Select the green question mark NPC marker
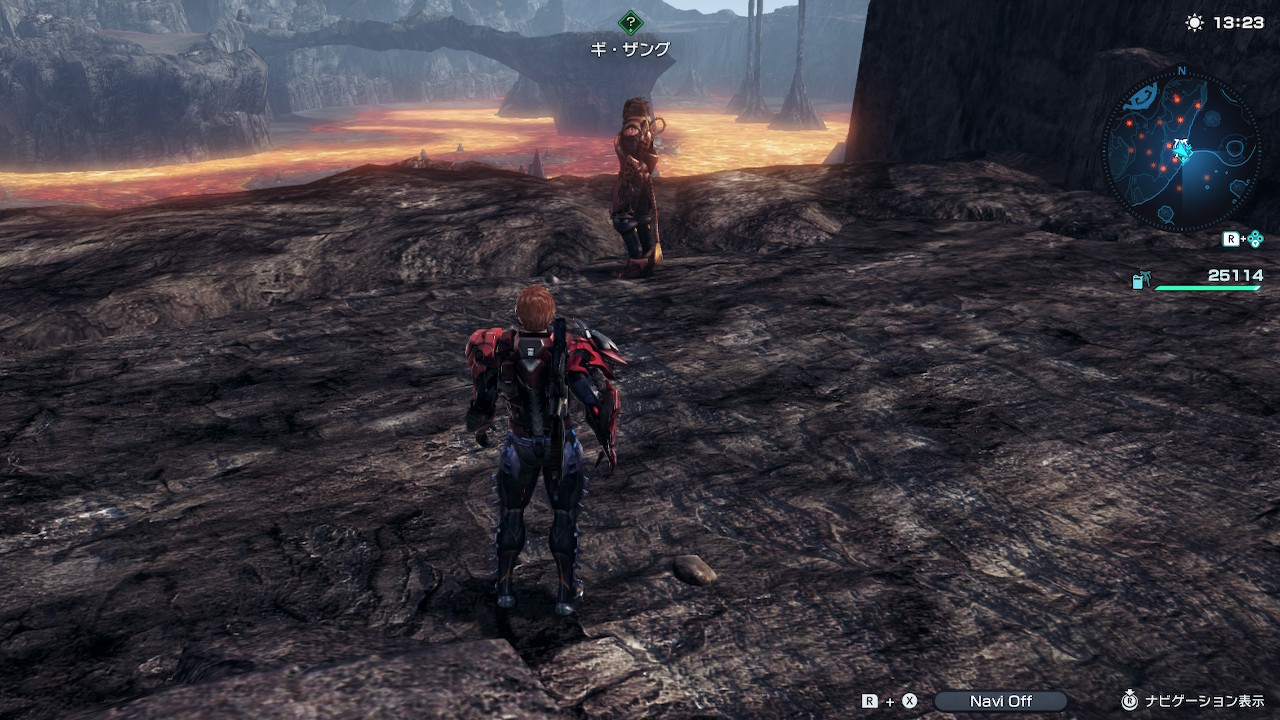 pos(629,22)
